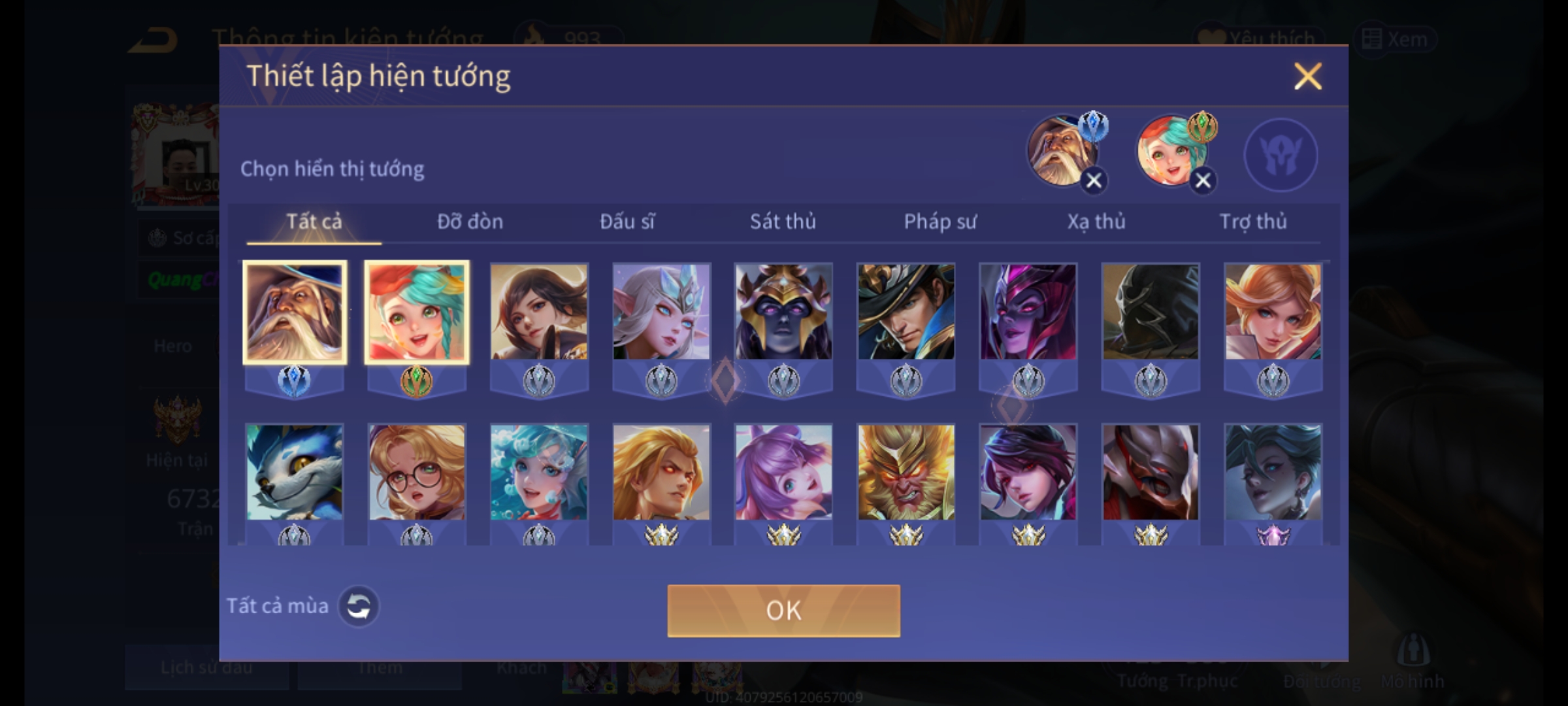Pick the cowboy hat gunslinger hero portrait
1568x706 pixels.
pos(906,312)
